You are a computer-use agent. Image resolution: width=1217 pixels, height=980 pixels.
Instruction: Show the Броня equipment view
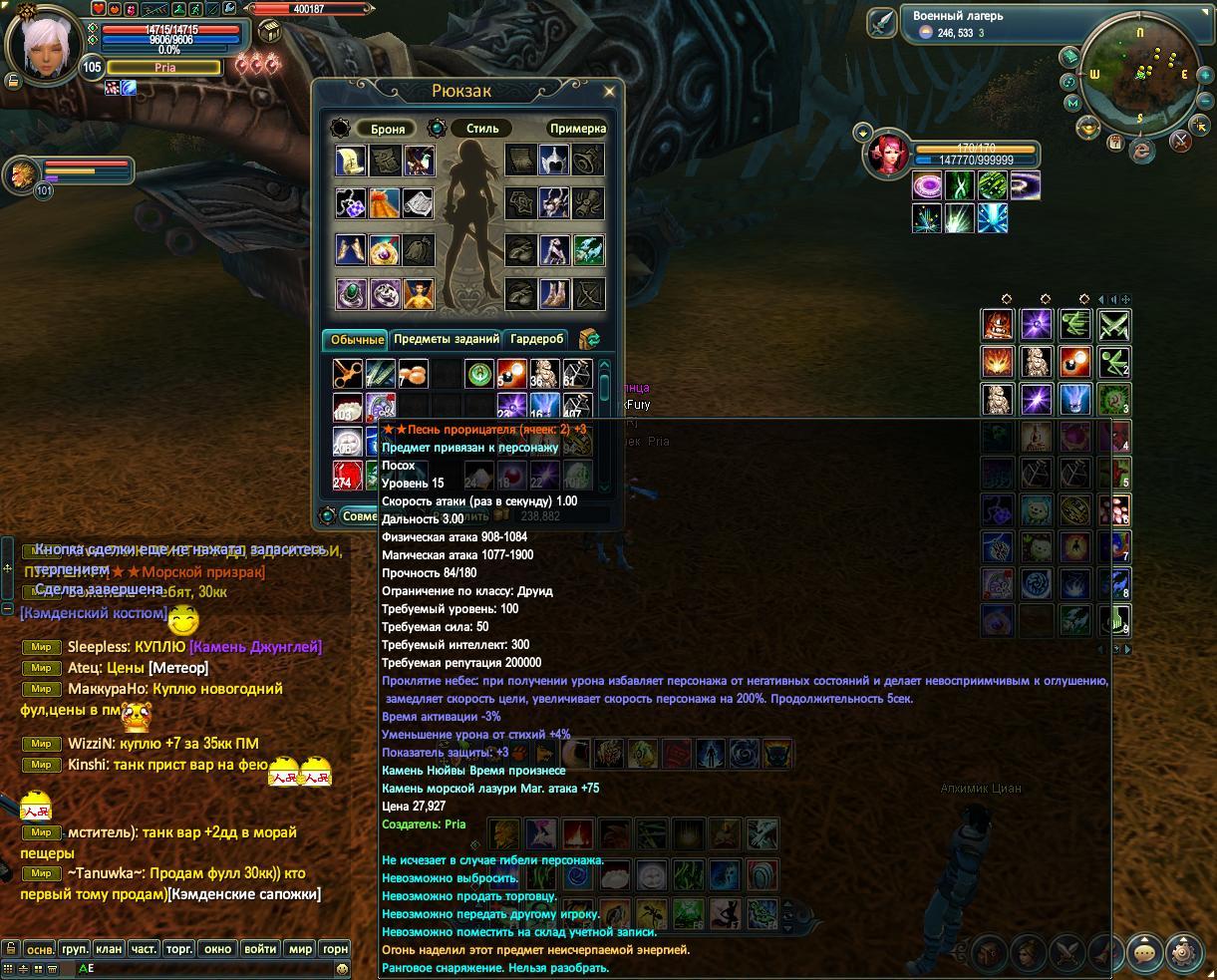click(387, 129)
